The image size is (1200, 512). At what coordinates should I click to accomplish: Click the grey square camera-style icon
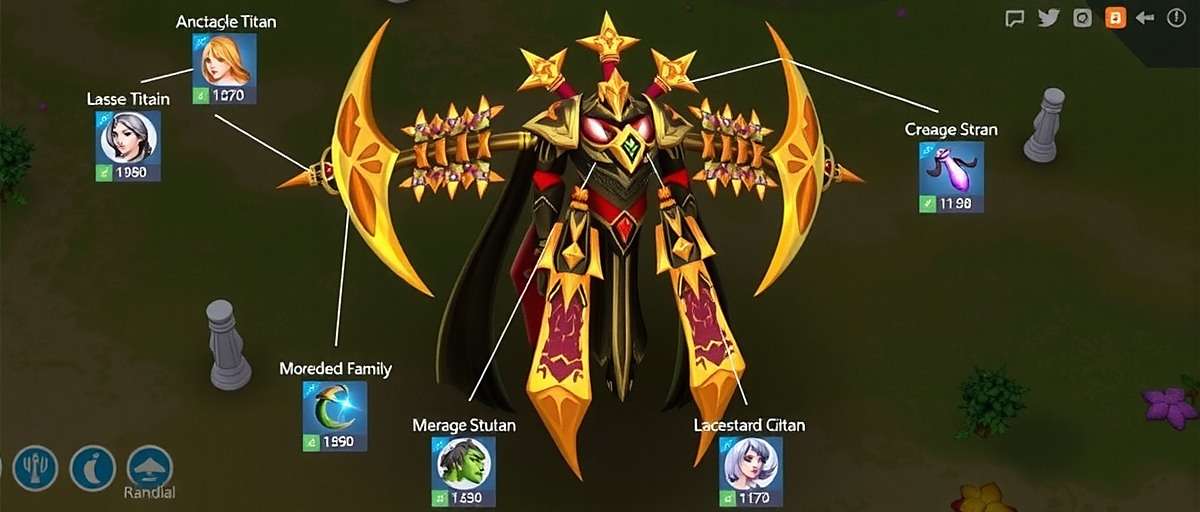pos(1081,18)
